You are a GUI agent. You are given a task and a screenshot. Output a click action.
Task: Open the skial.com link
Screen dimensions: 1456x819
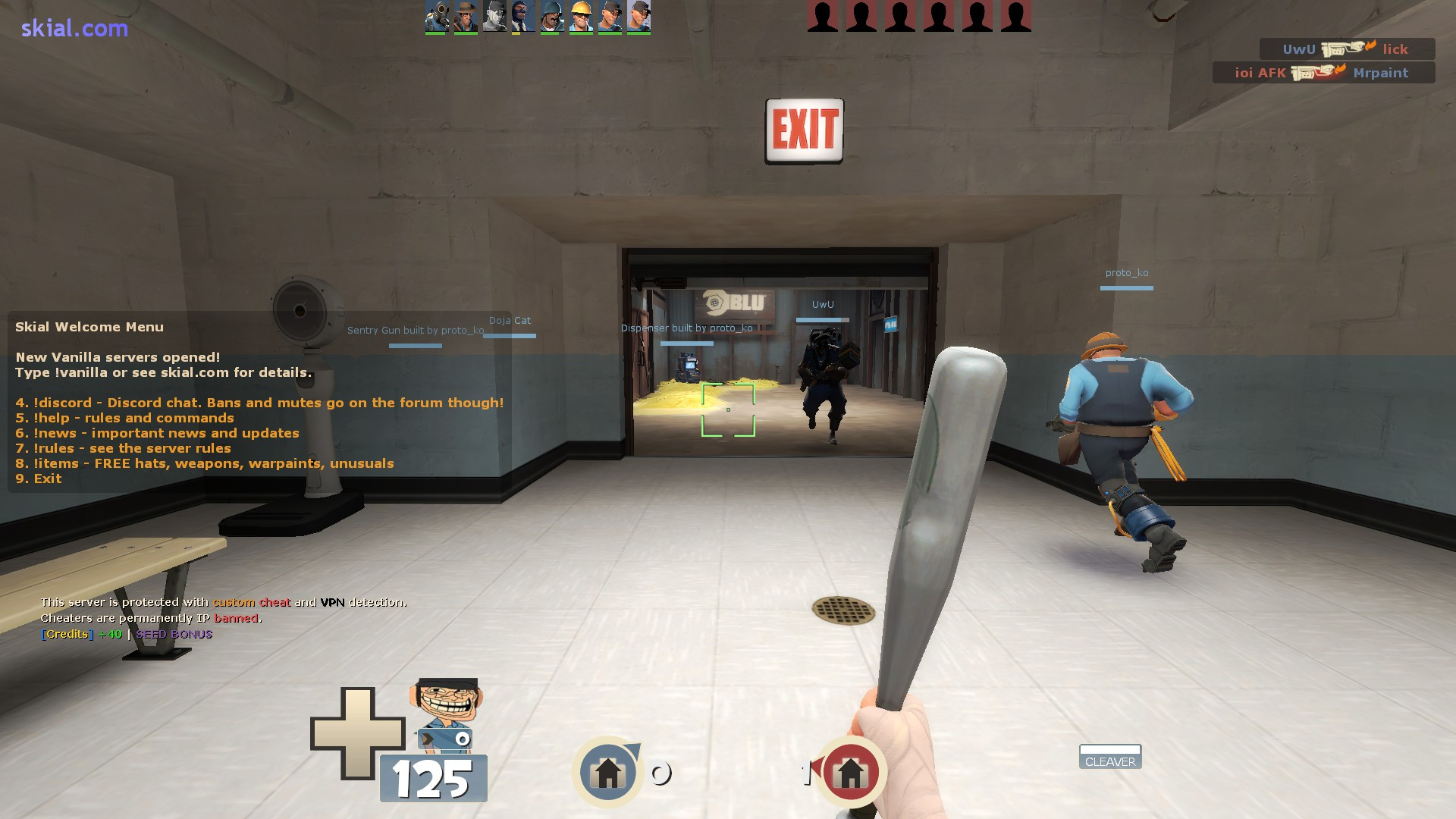pos(73,28)
